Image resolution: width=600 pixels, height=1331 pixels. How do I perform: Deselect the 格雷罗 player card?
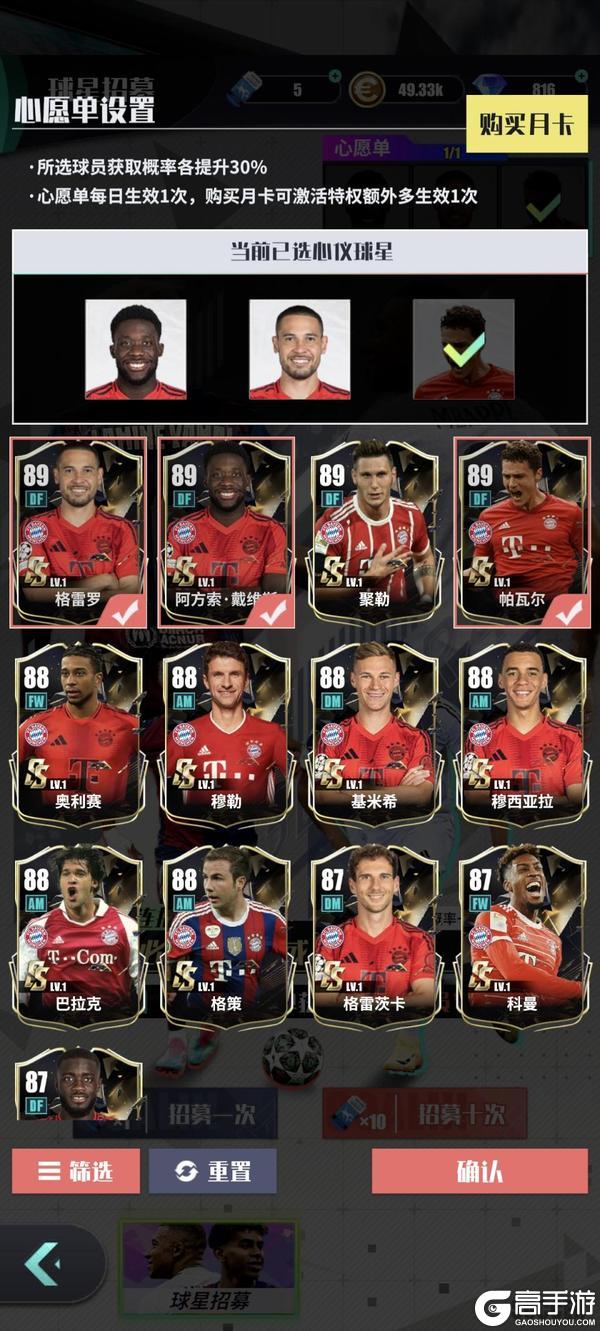79,531
